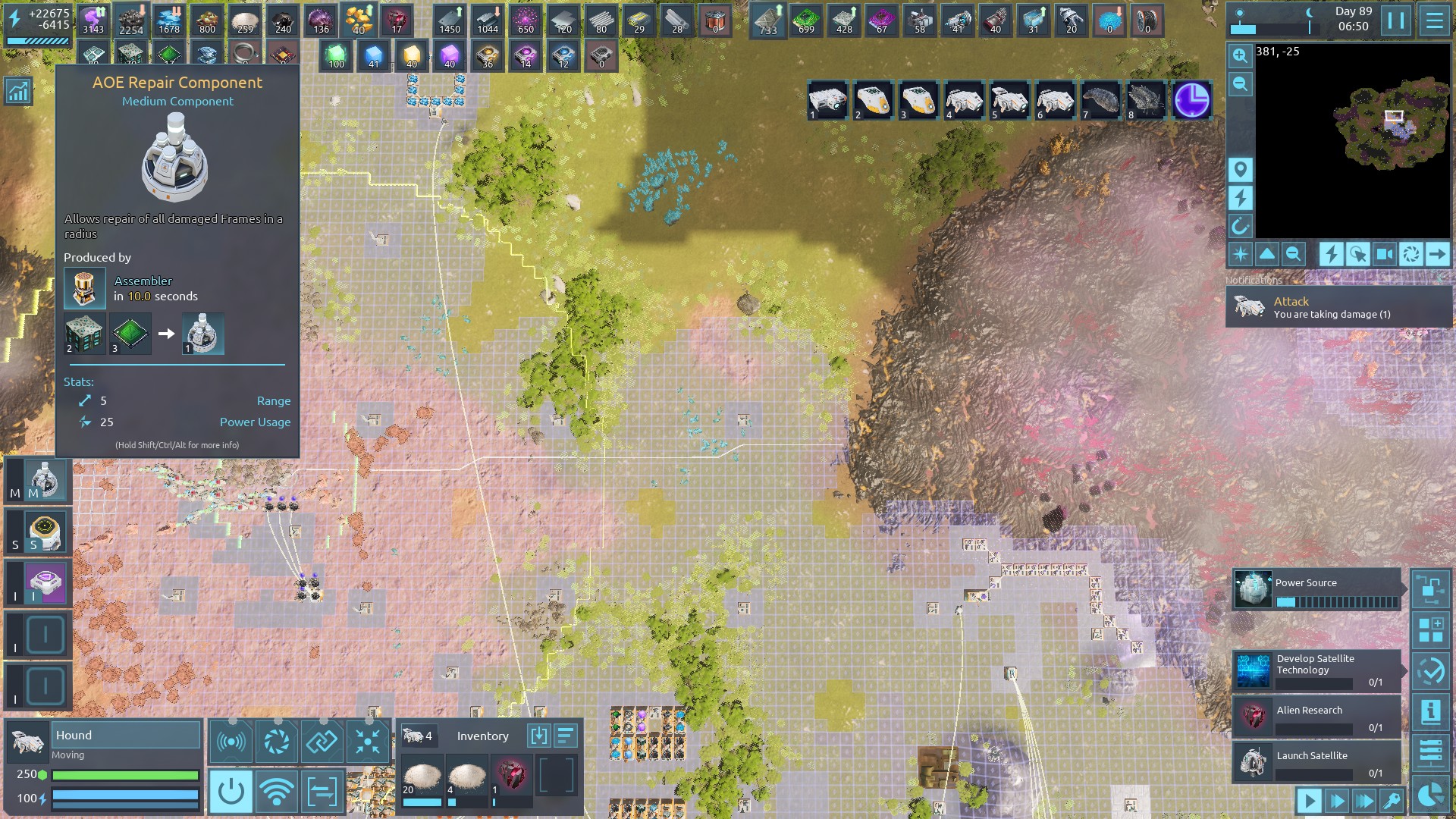Open the statistics chart icon
The image size is (1456, 819).
(x=18, y=92)
